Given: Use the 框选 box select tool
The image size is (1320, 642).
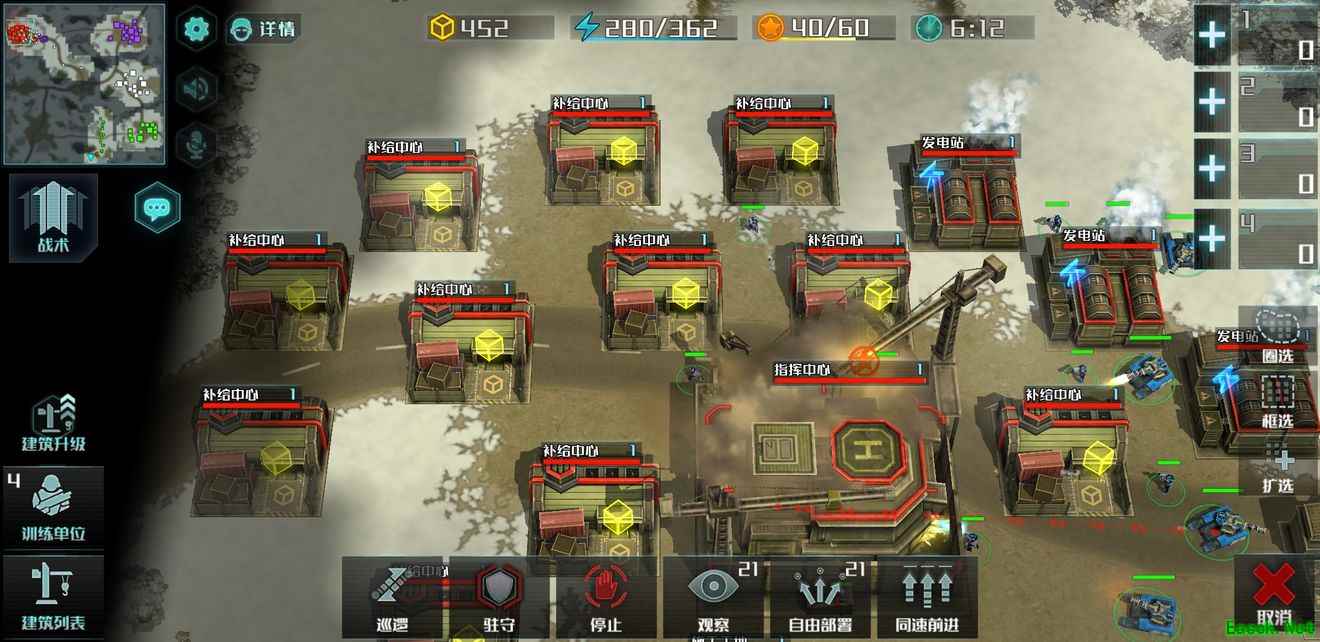Looking at the screenshot, I should click(1278, 400).
